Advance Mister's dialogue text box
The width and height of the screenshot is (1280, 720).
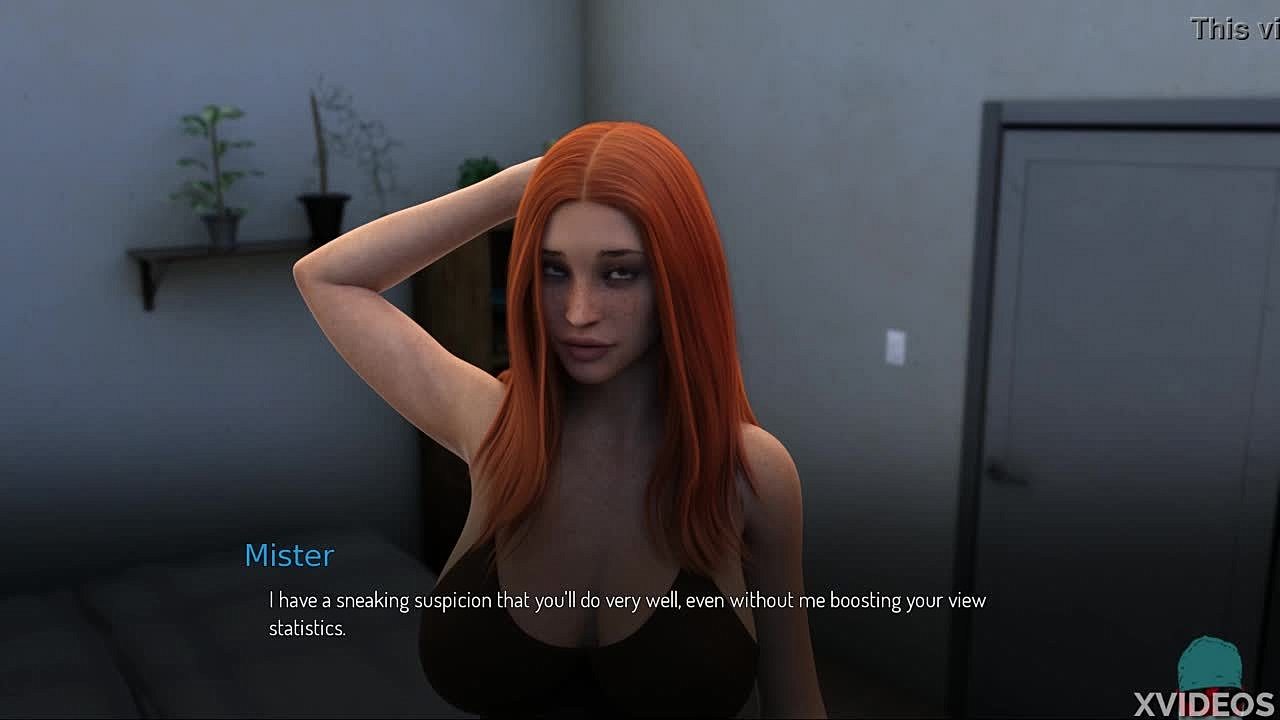tap(627, 613)
